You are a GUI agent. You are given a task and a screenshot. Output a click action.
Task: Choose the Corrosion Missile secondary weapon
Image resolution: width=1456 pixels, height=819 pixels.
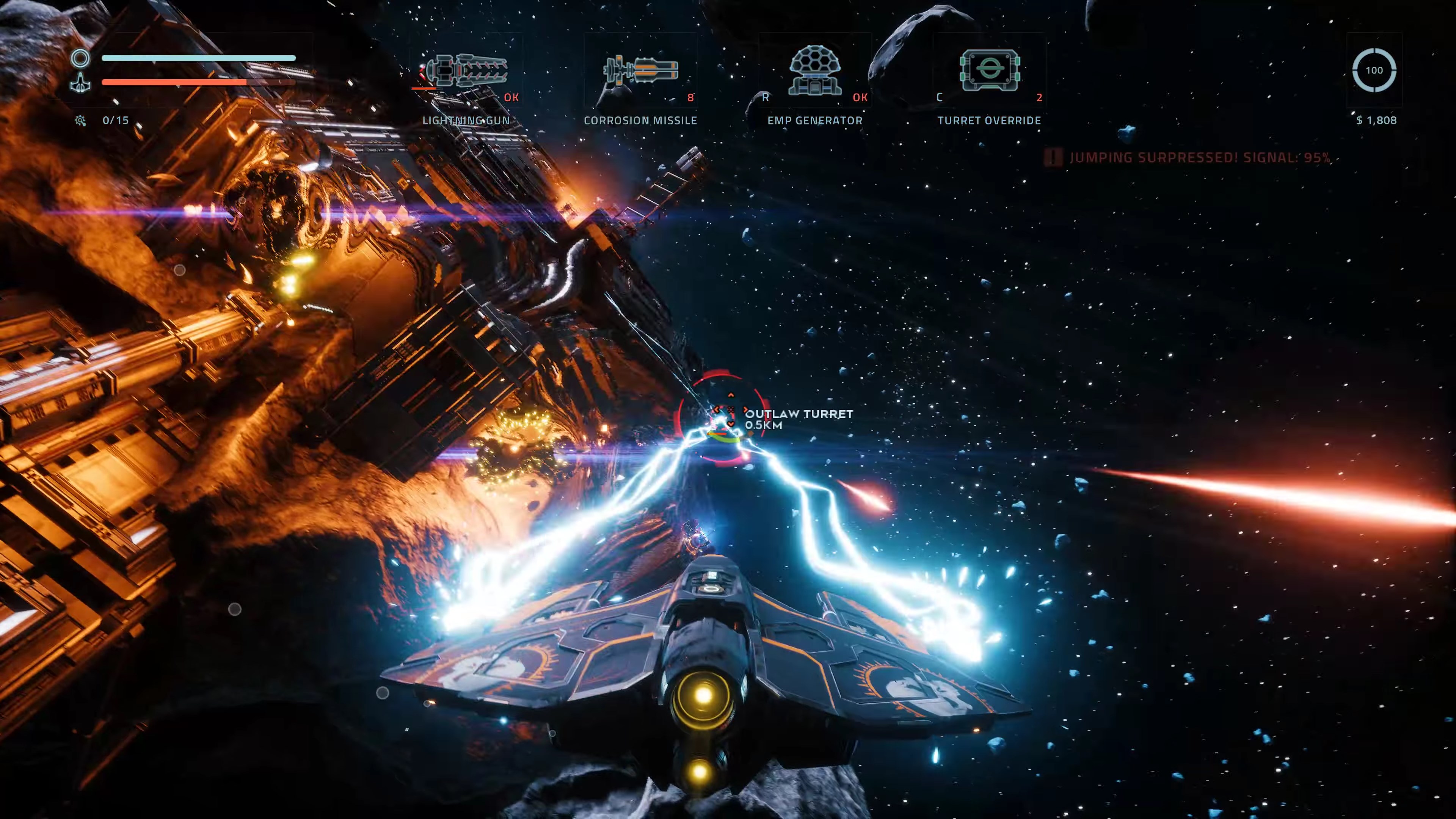click(640, 72)
